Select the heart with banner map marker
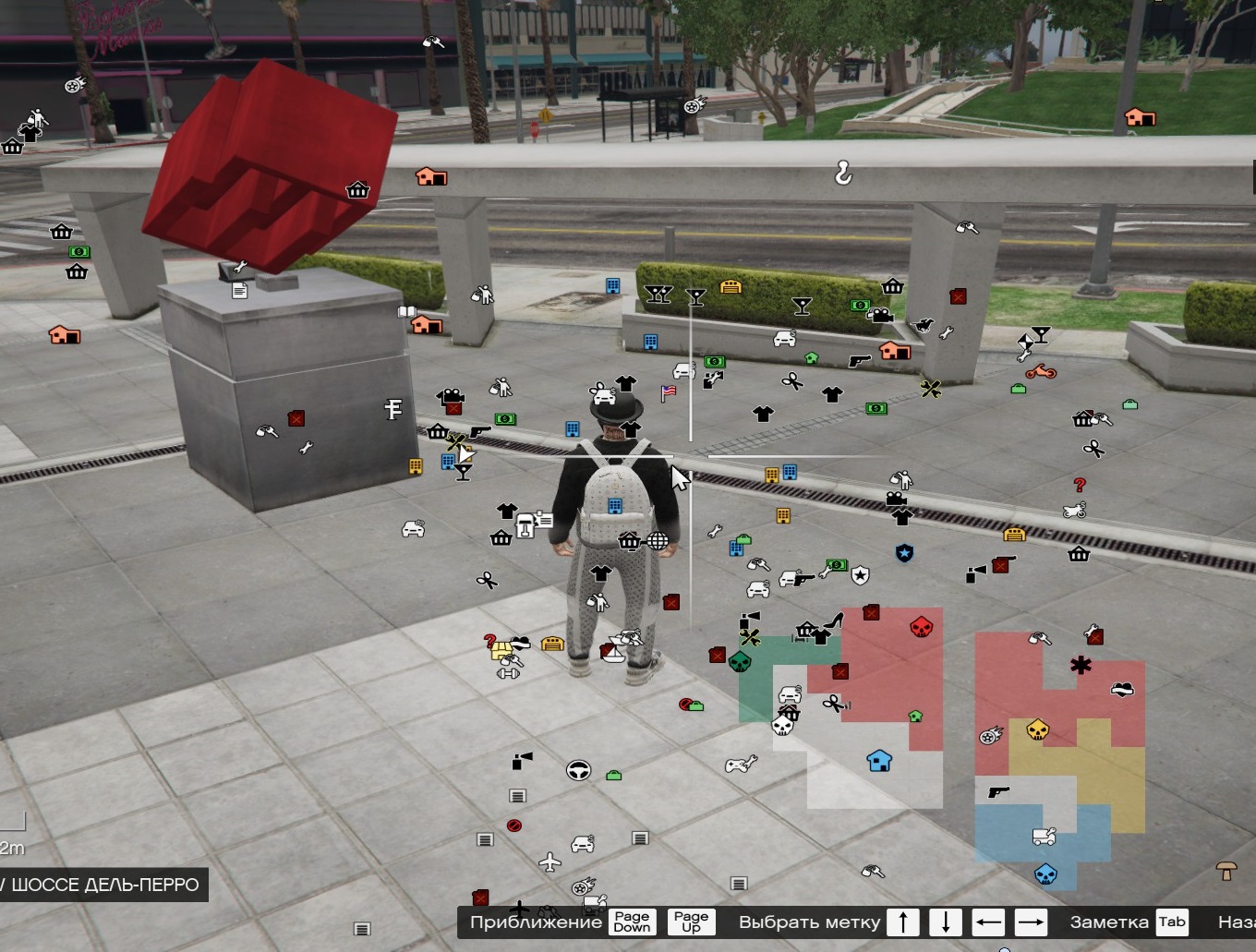Viewport: 1256px width, 952px height. 1122,689
